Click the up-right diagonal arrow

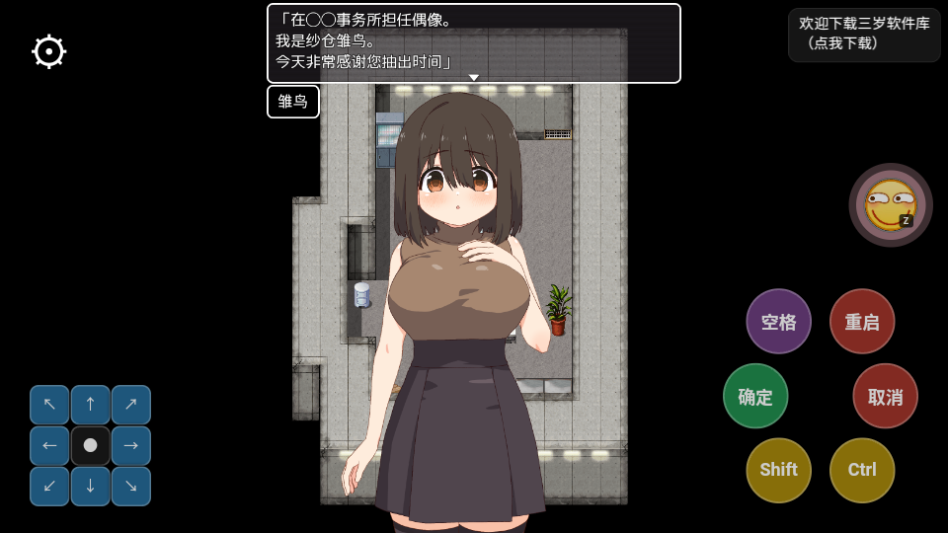tap(131, 405)
